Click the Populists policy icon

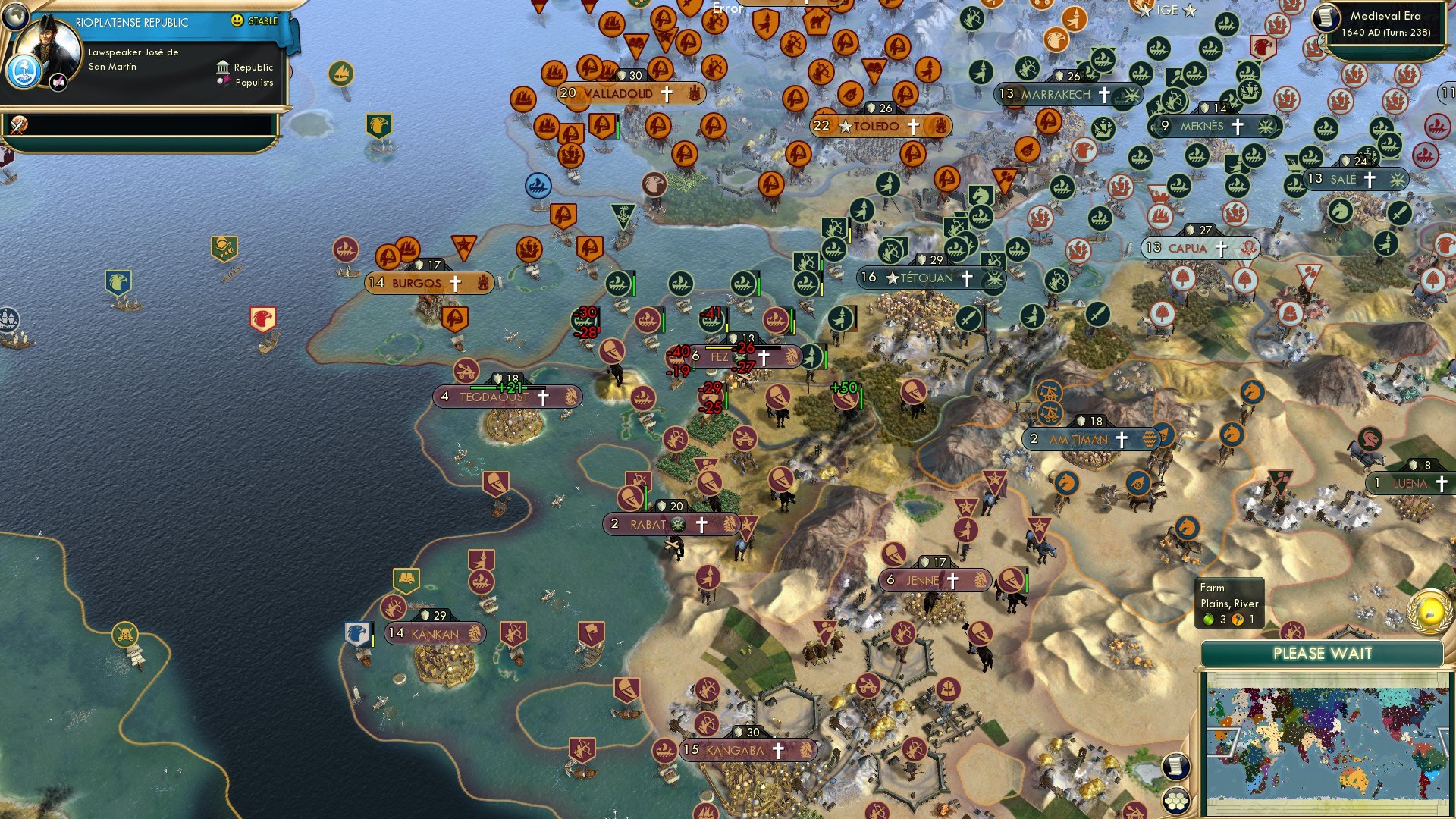(x=222, y=82)
